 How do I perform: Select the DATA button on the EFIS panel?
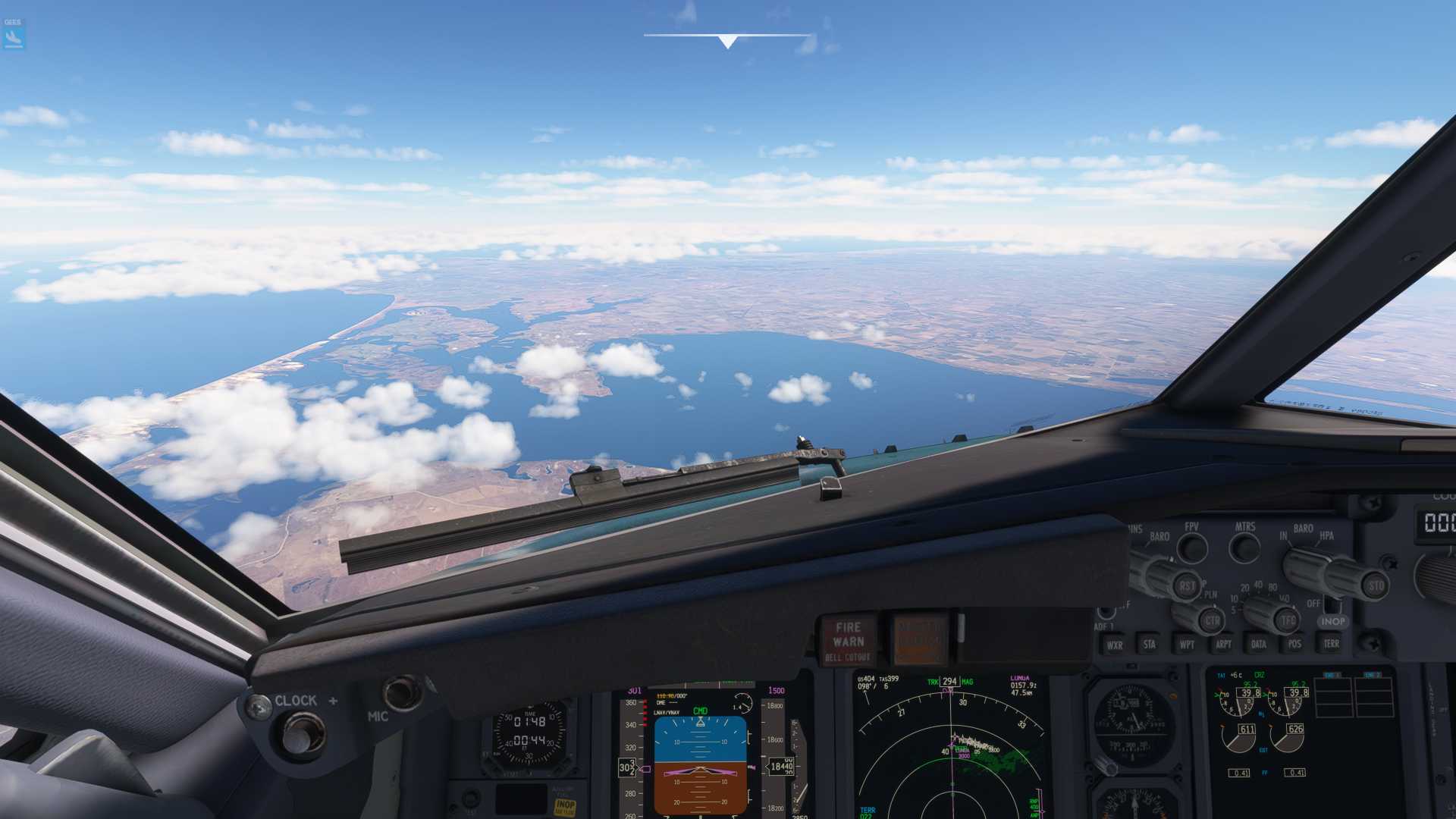[1259, 645]
